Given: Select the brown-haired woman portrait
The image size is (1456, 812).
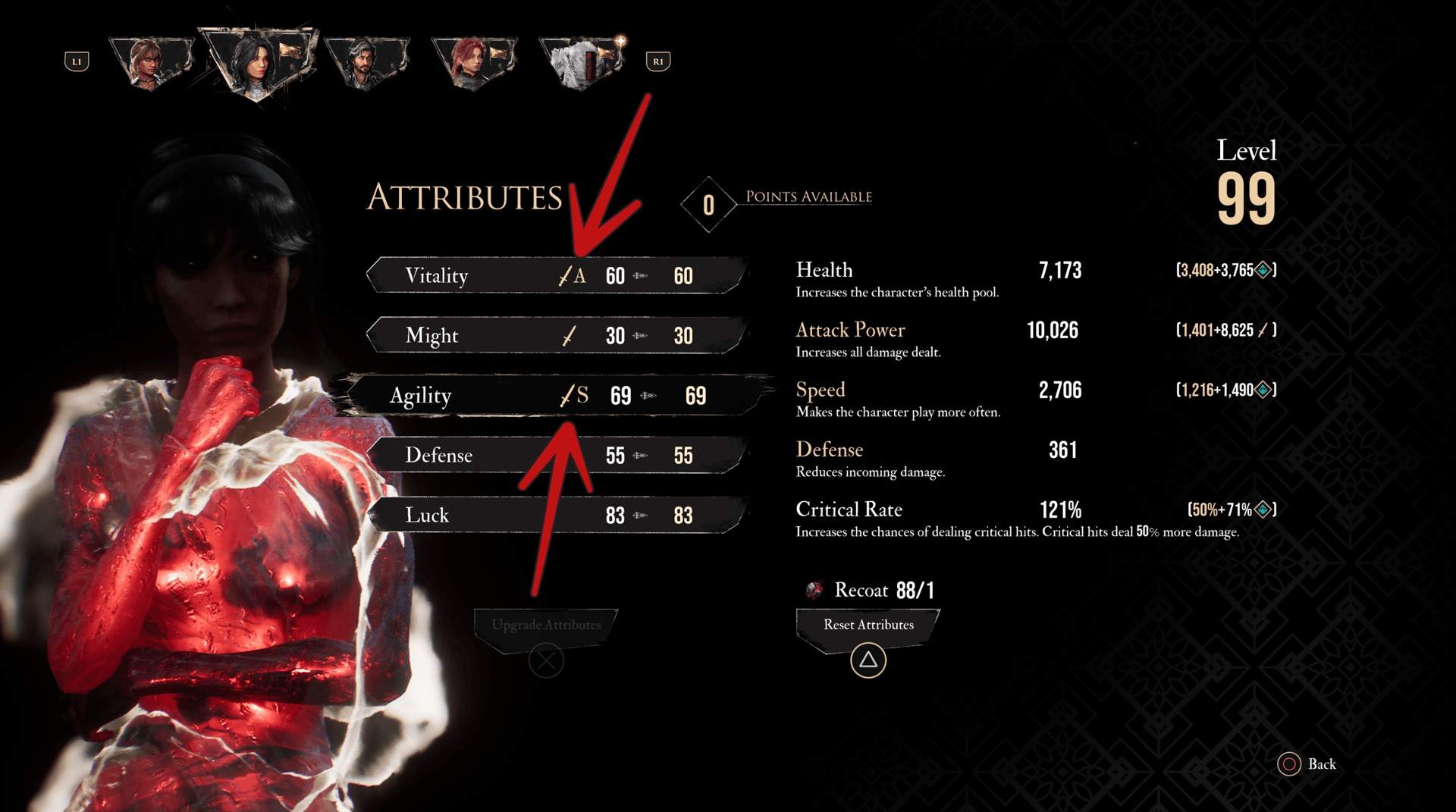Looking at the screenshot, I should 150,62.
